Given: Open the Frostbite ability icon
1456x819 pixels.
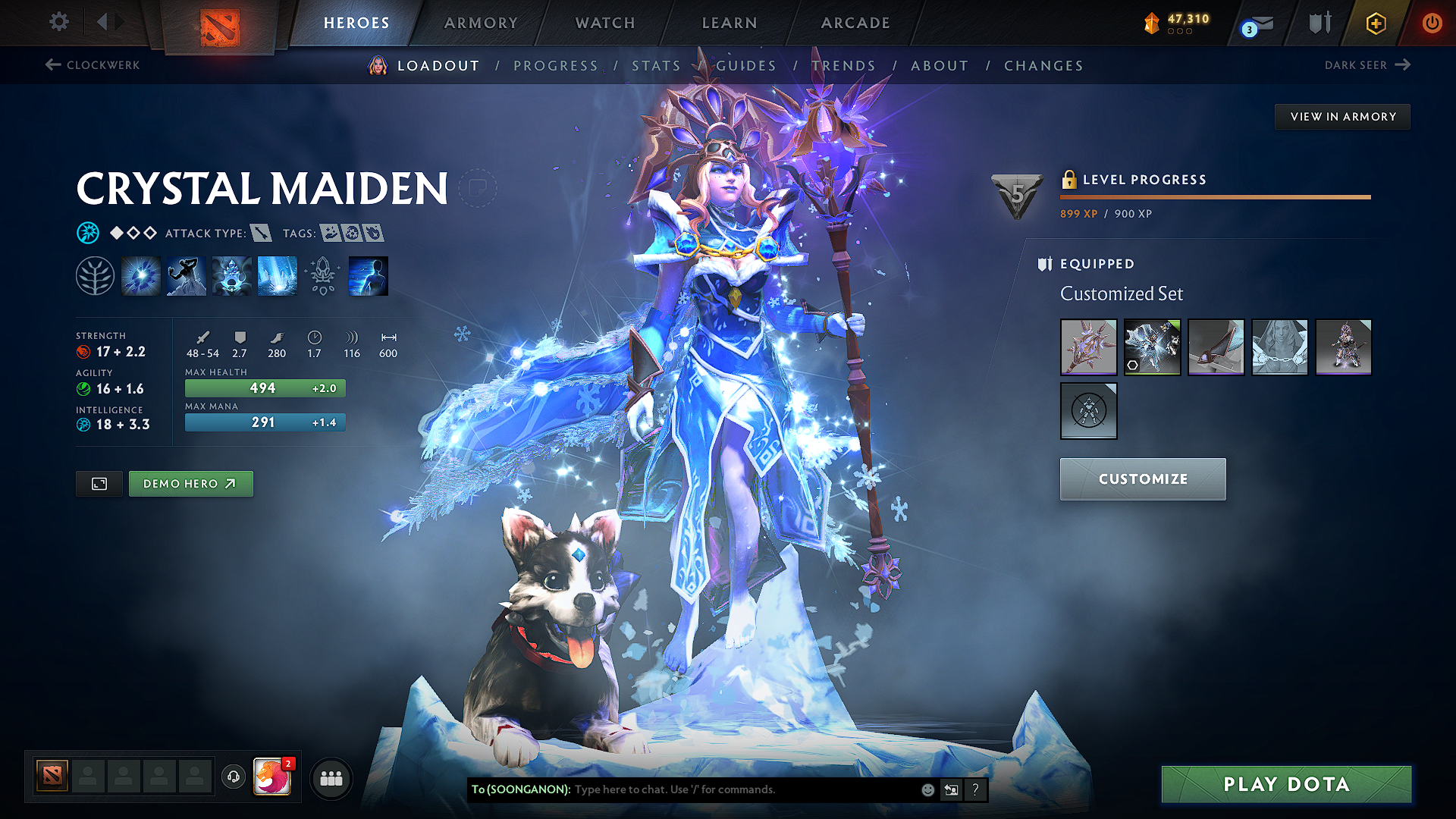Looking at the screenshot, I should point(186,275).
